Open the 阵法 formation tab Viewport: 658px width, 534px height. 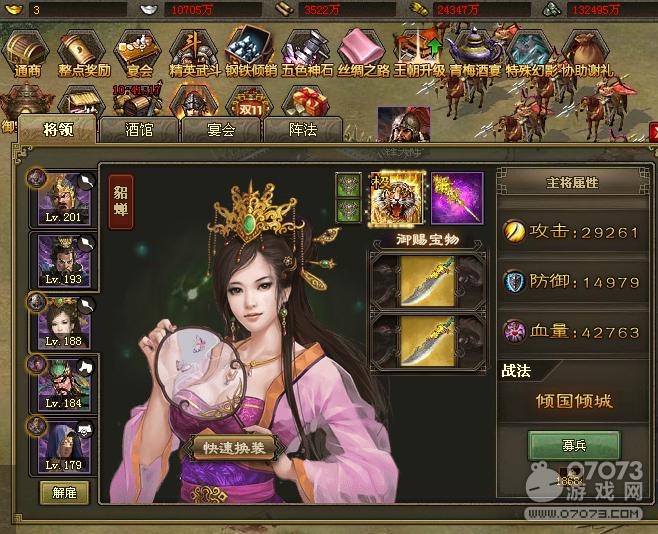(302, 129)
